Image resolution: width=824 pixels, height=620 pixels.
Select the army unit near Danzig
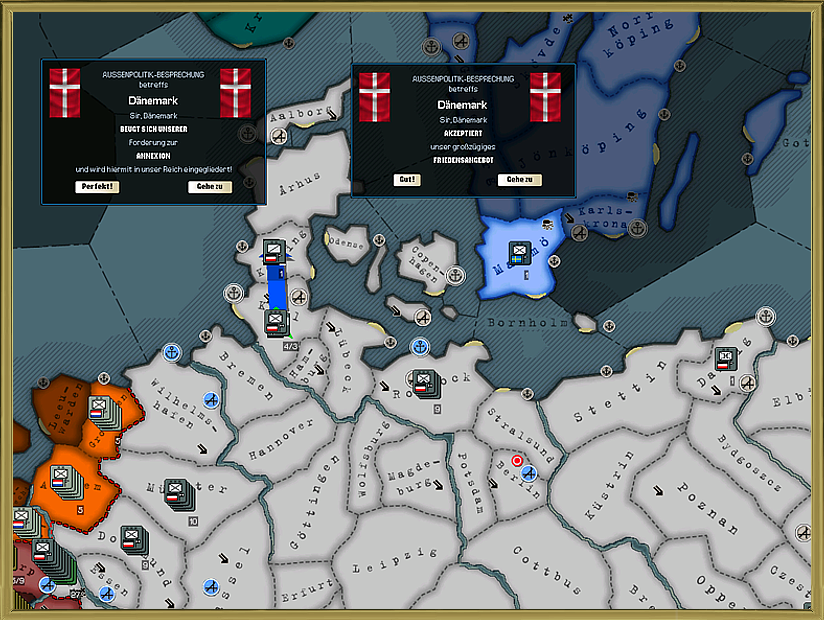coord(726,357)
